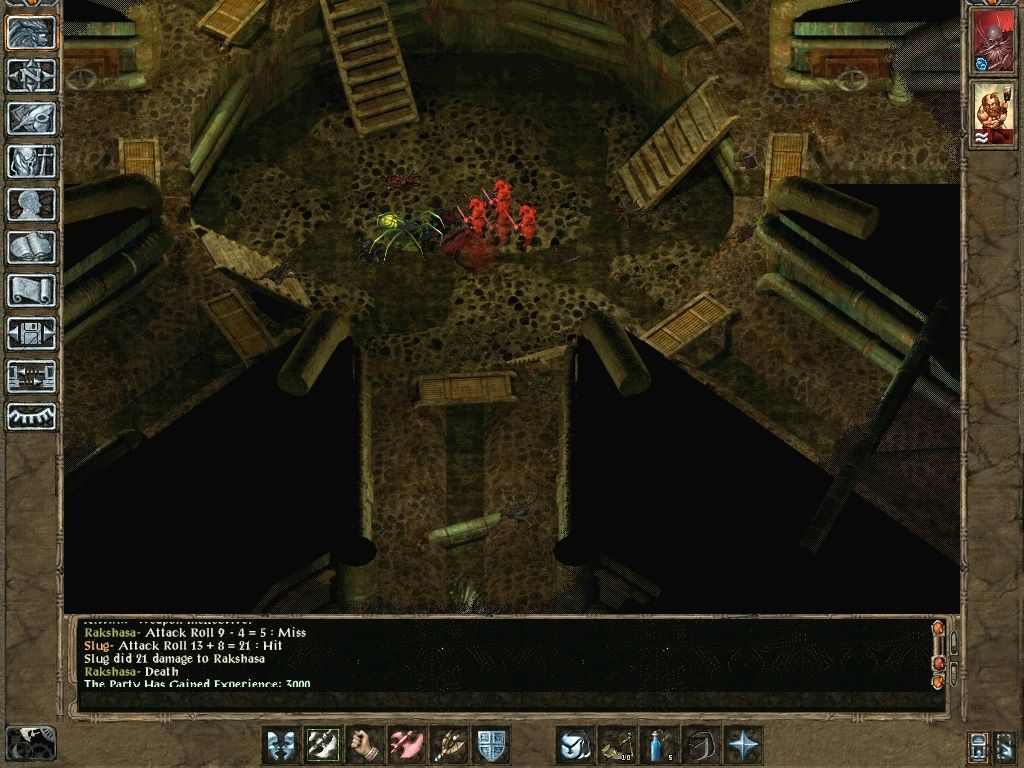
Task: Open the area map with the compass icon
Action: click(31, 75)
